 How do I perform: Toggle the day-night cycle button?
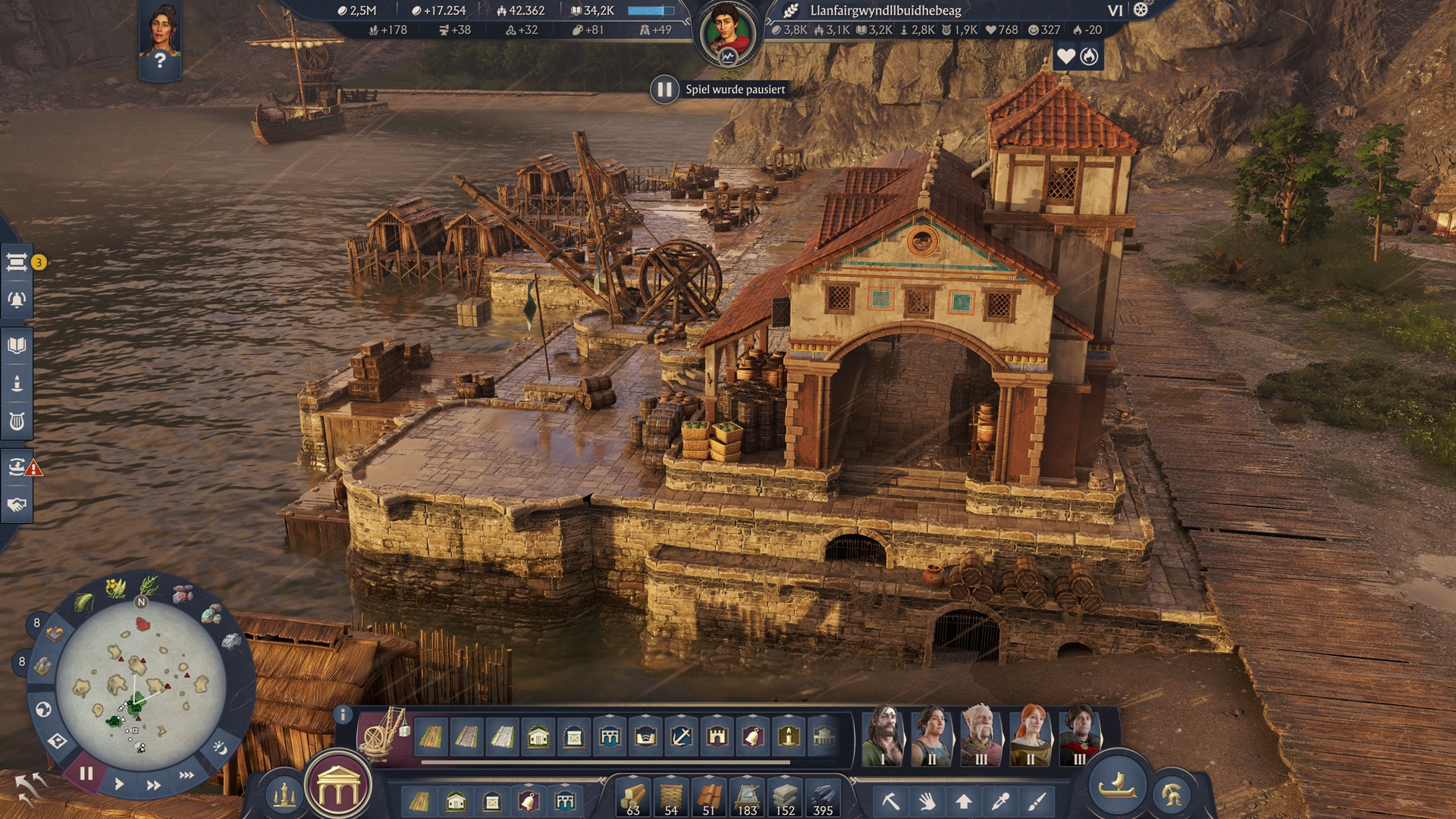pos(219,748)
